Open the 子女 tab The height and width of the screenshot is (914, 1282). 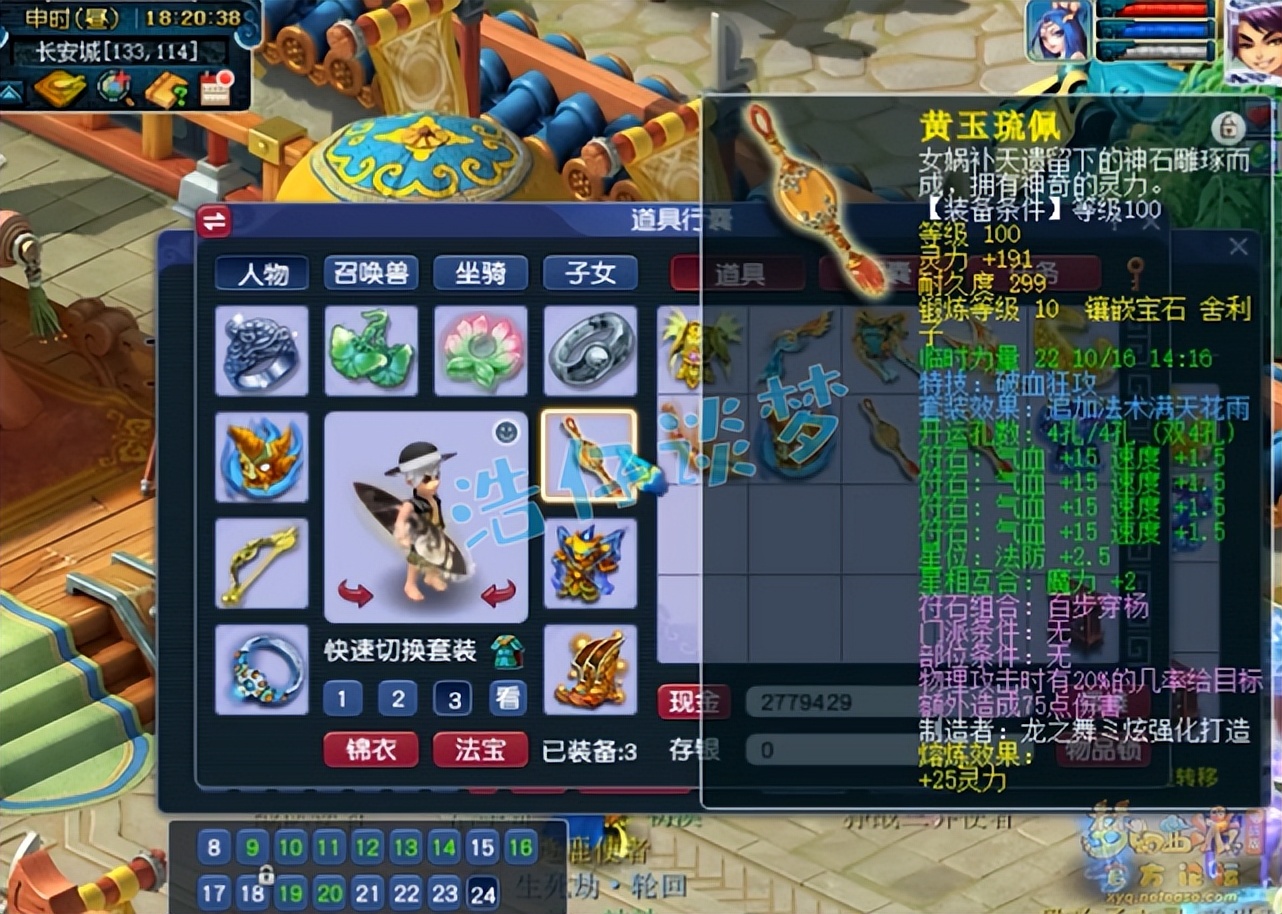pos(590,273)
